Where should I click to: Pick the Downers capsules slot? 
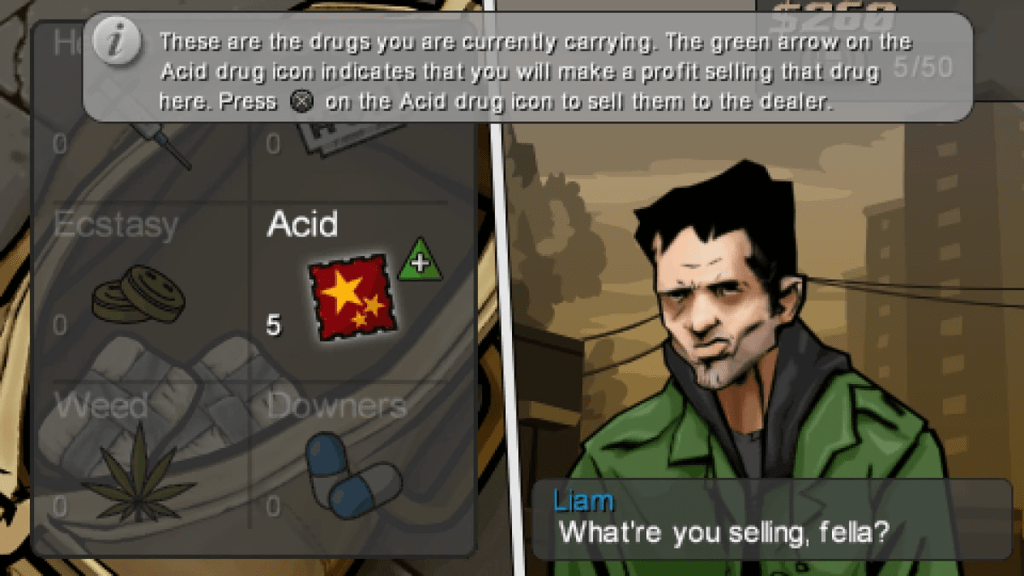tap(350, 474)
